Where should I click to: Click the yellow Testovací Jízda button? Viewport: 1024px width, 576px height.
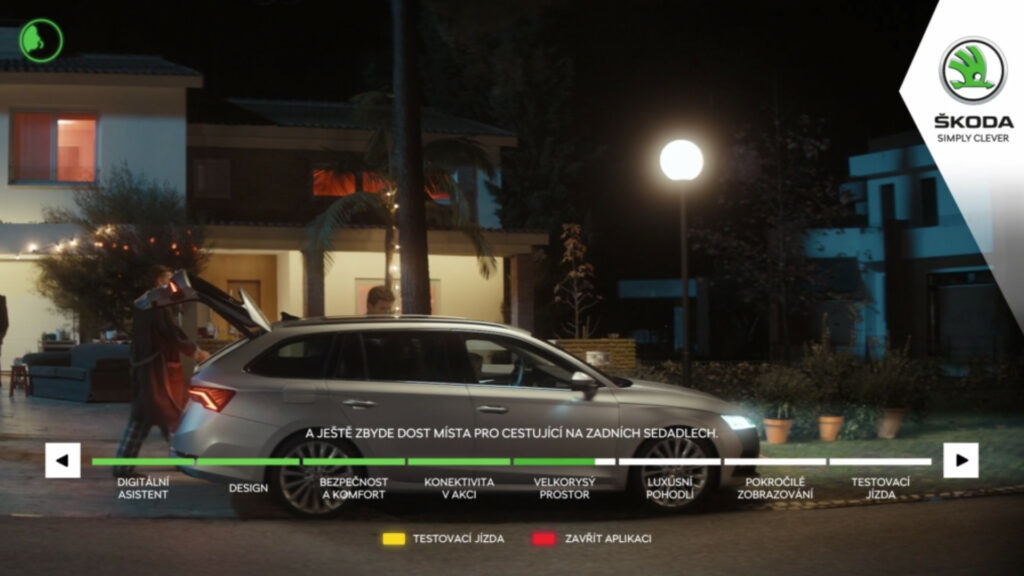[x=443, y=539]
